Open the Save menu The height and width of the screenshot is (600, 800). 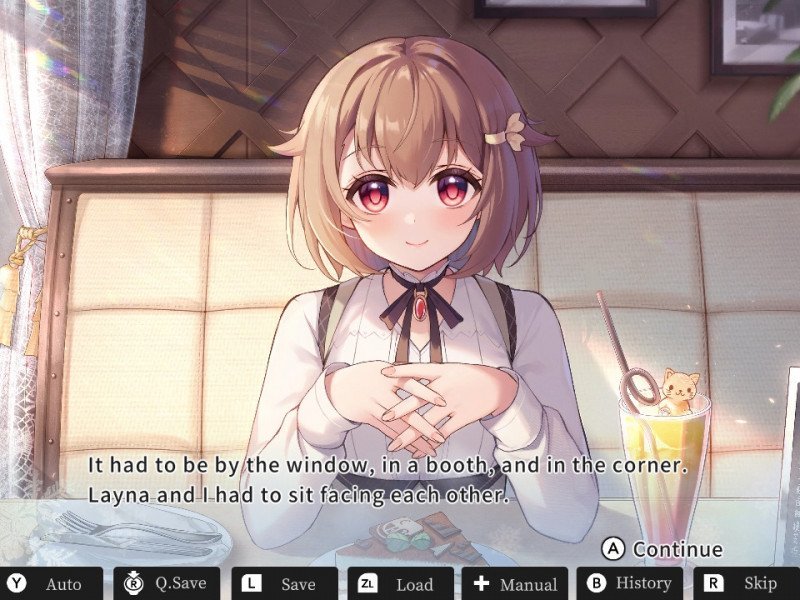point(281,584)
